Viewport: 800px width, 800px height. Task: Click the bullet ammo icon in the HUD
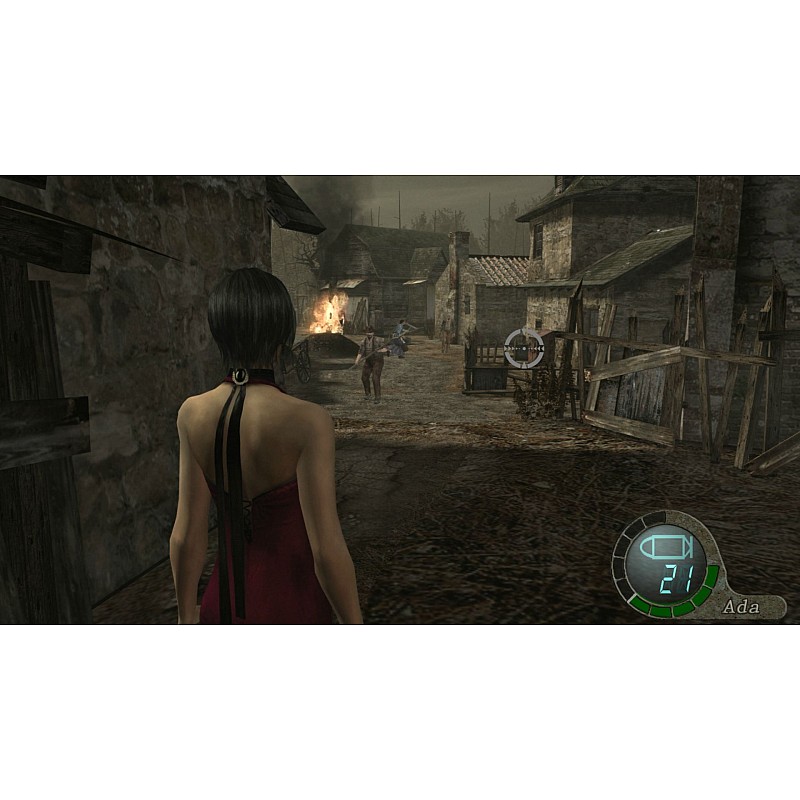[x=664, y=549]
